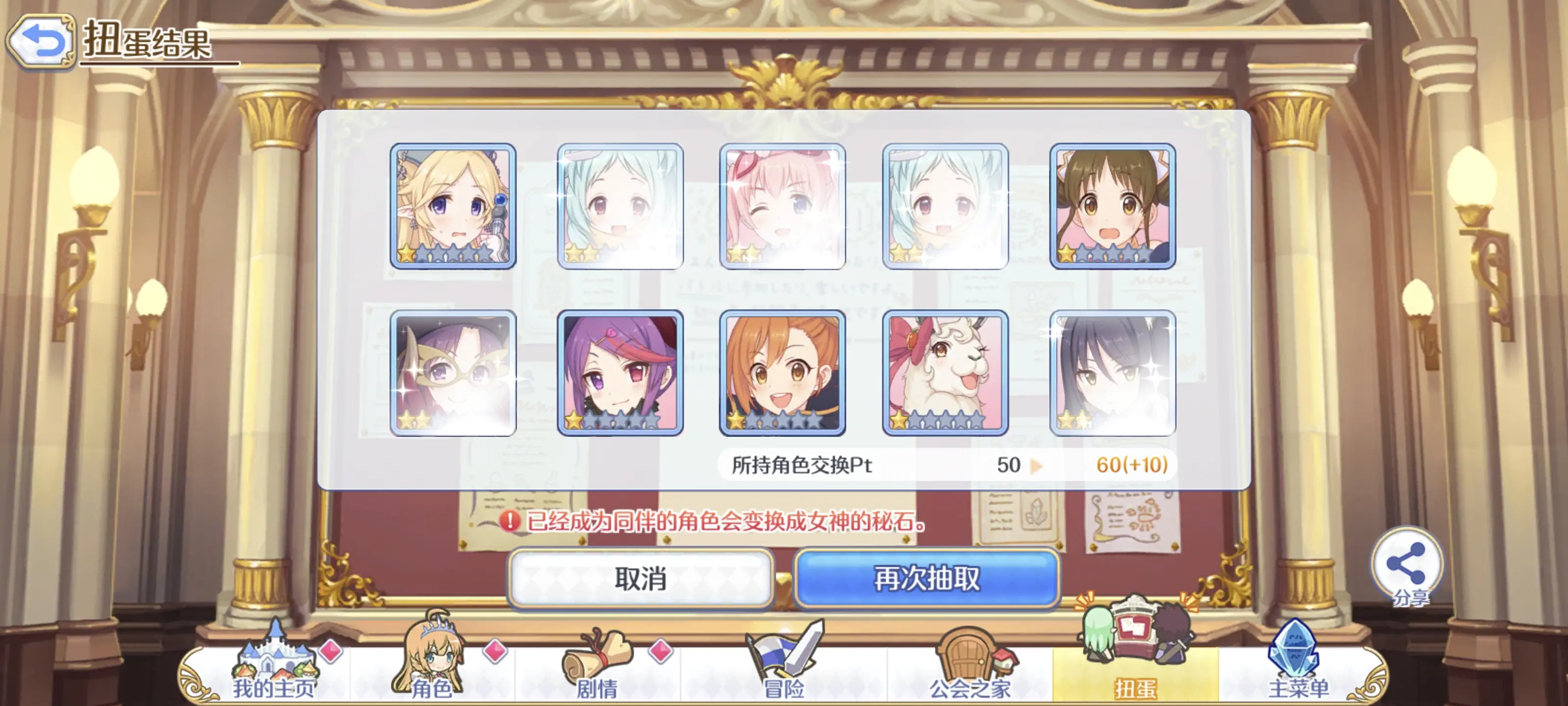Image resolution: width=1568 pixels, height=706 pixels.
Task: Select the brown twin-tail girl card
Action: pyautogui.click(x=1113, y=206)
